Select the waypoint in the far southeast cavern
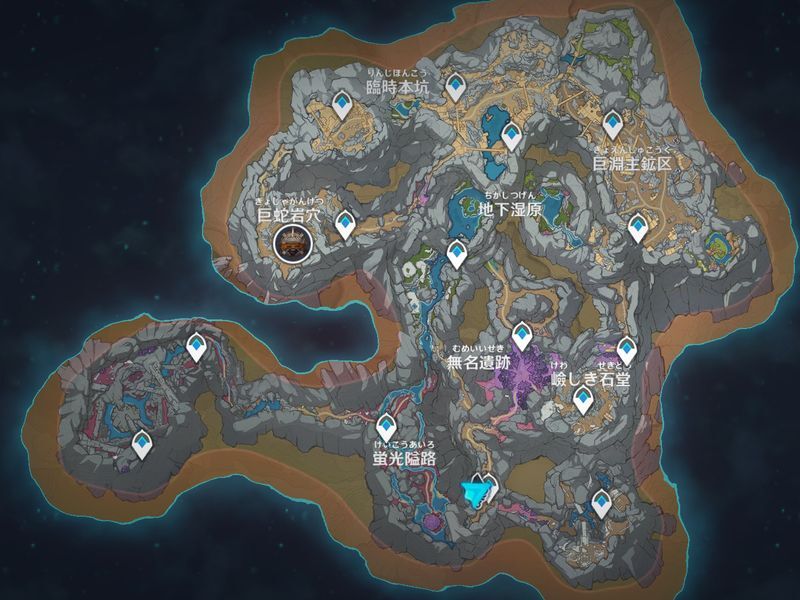Image resolution: width=800 pixels, height=600 pixels. coord(601,502)
